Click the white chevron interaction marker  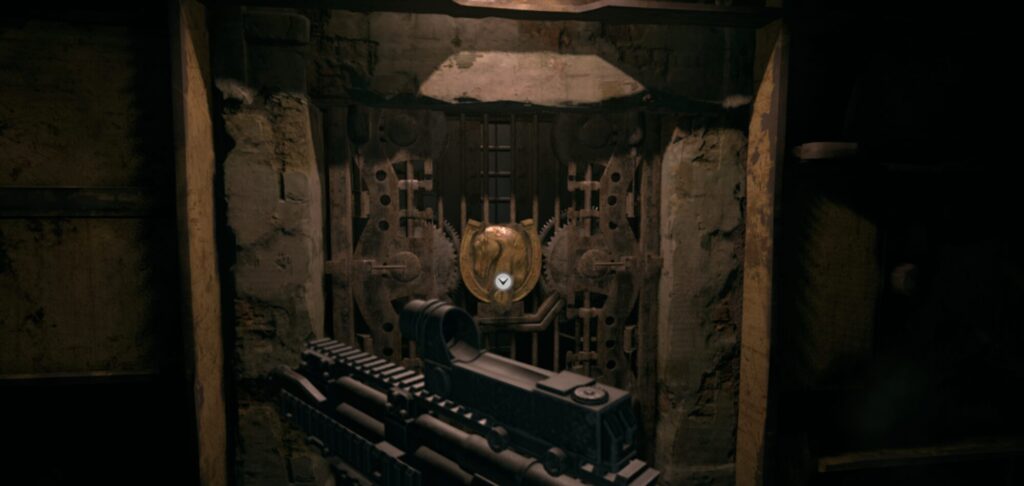(x=503, y=282)
